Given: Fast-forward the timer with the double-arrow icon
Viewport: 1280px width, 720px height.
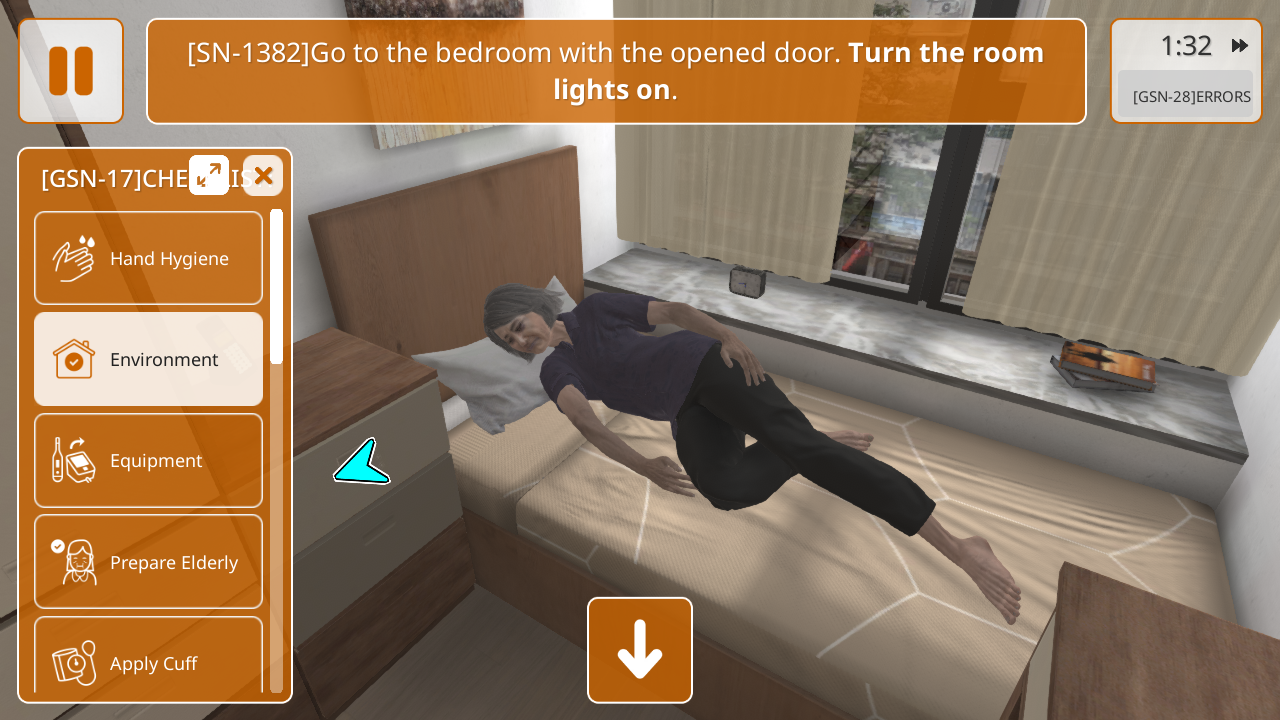Looking at the screenshot, I should 1240,46.
